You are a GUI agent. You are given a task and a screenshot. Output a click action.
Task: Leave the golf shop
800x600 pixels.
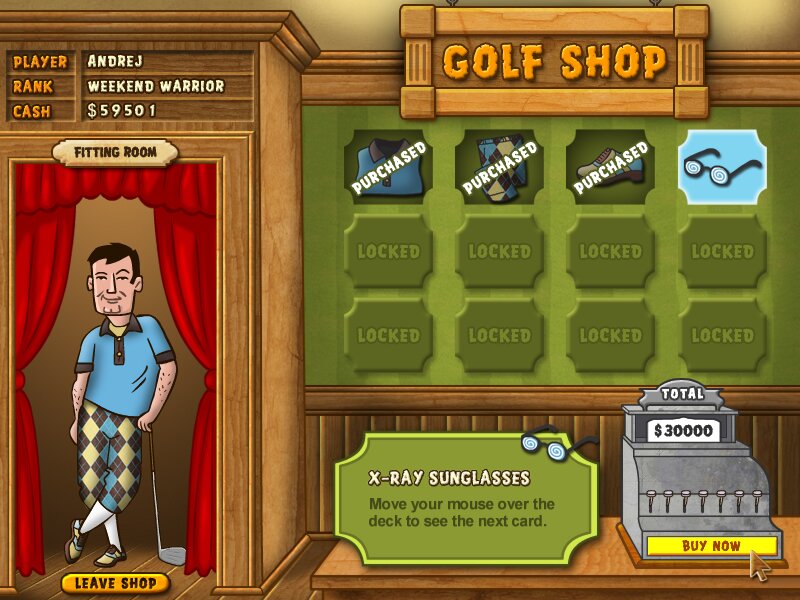click(115, 582)
